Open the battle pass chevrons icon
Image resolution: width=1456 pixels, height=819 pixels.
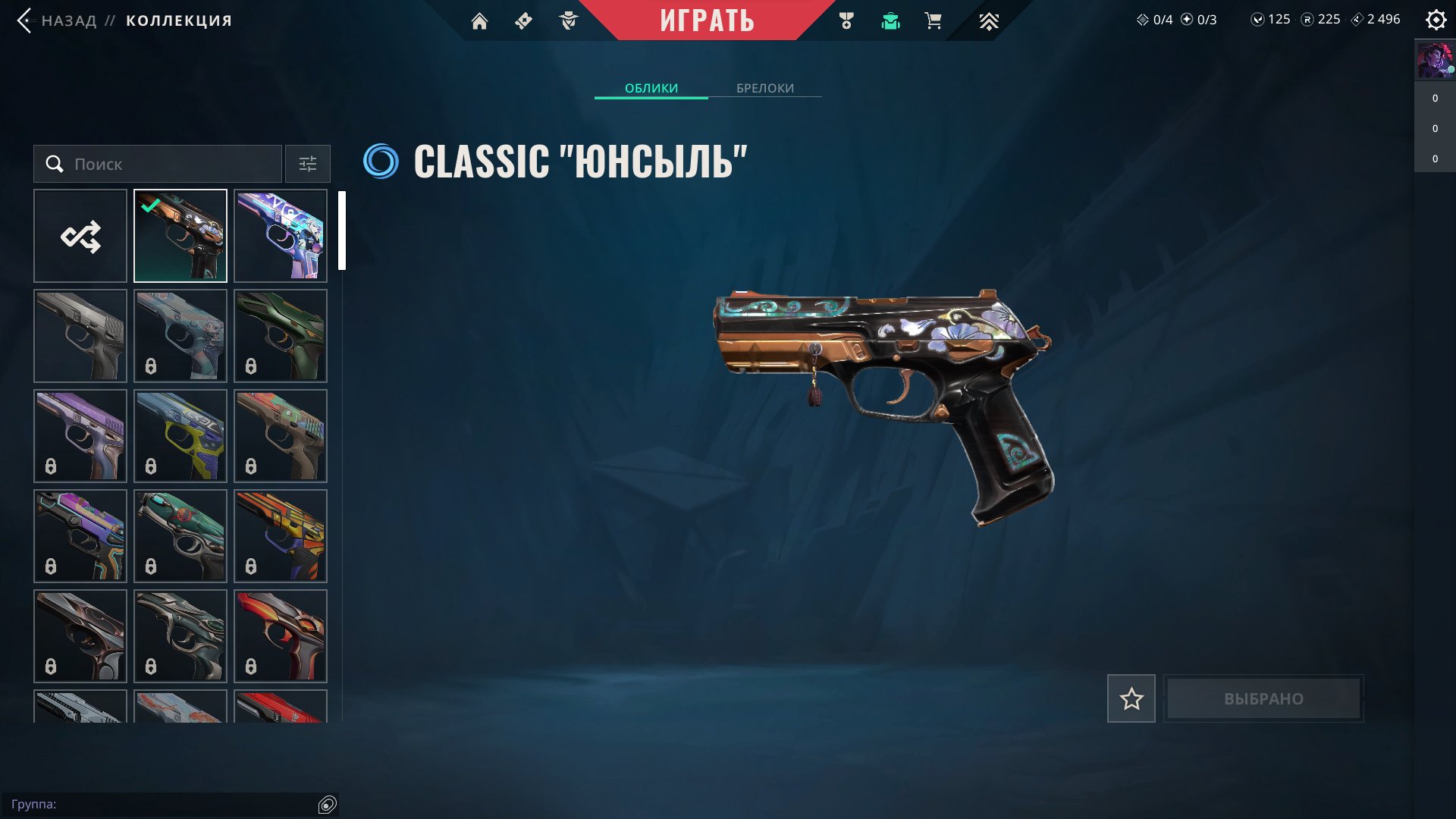(988, 21)
